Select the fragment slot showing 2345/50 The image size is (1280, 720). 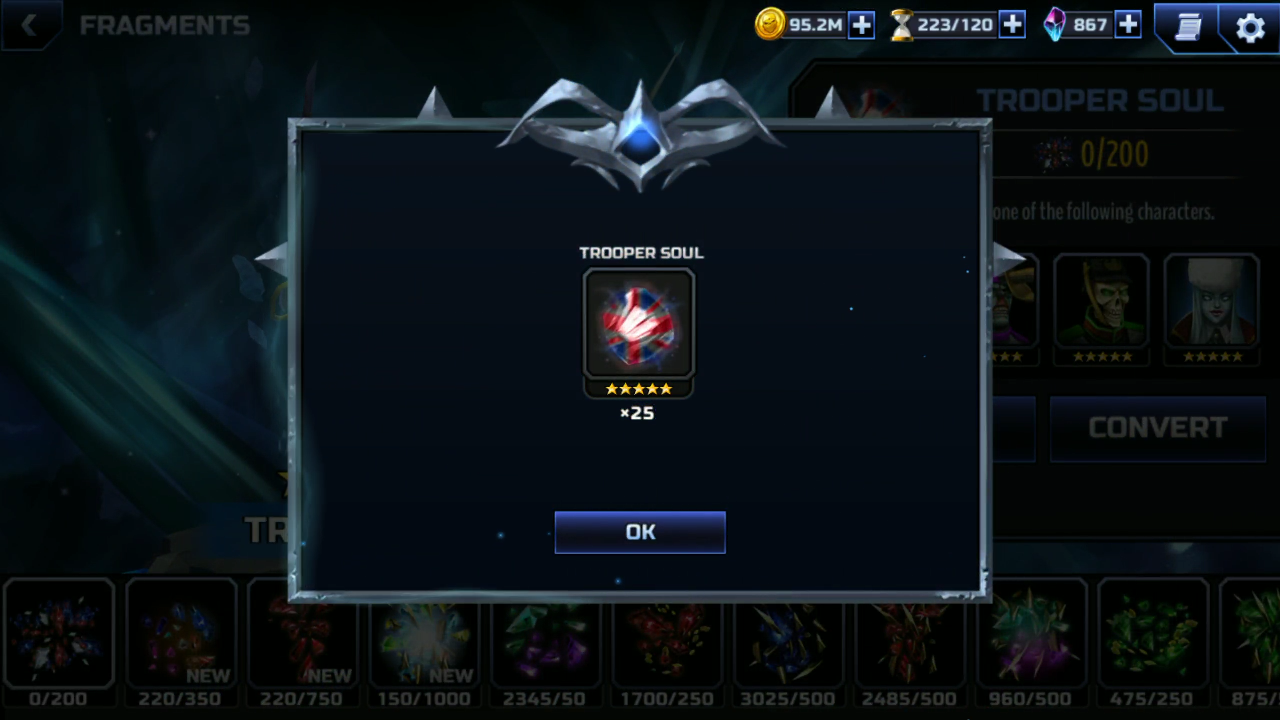click(546, 634)
